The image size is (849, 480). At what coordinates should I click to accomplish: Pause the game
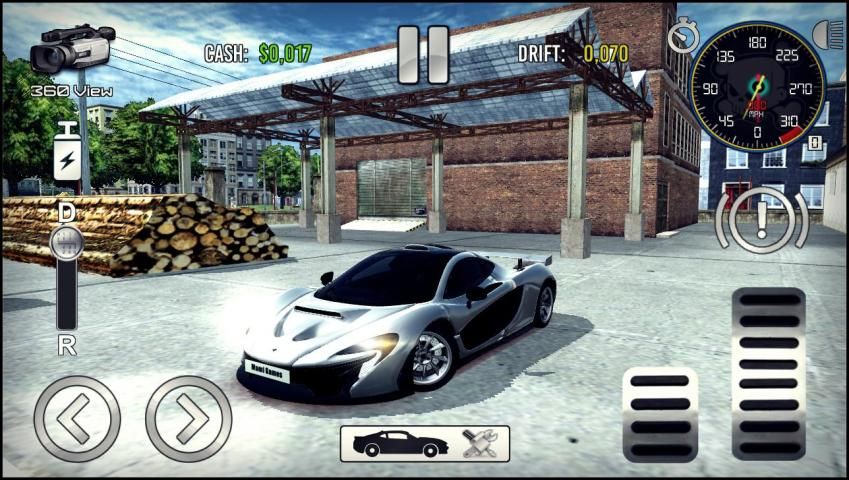click(423, 54)
